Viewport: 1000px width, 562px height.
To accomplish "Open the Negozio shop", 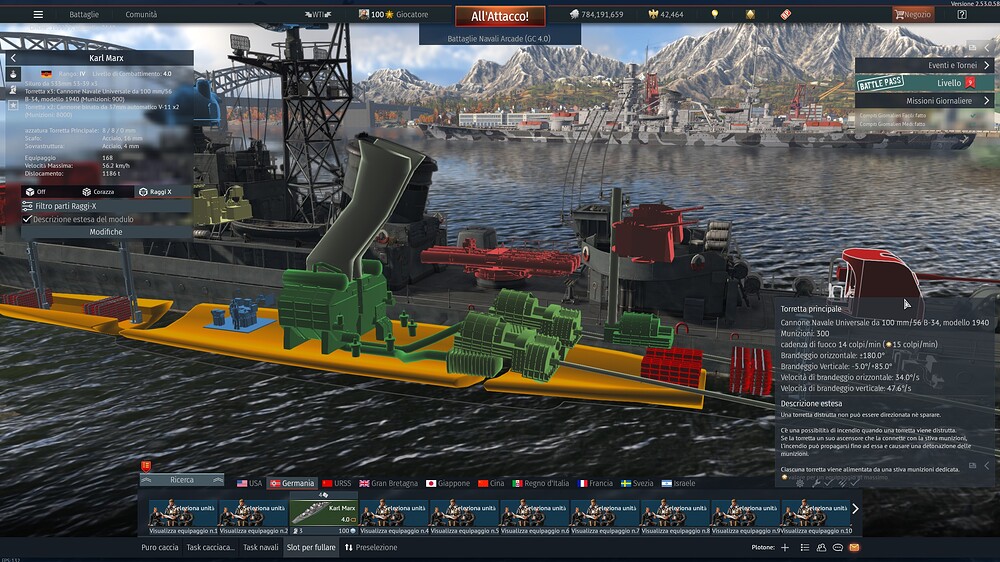I will [913, 15].
